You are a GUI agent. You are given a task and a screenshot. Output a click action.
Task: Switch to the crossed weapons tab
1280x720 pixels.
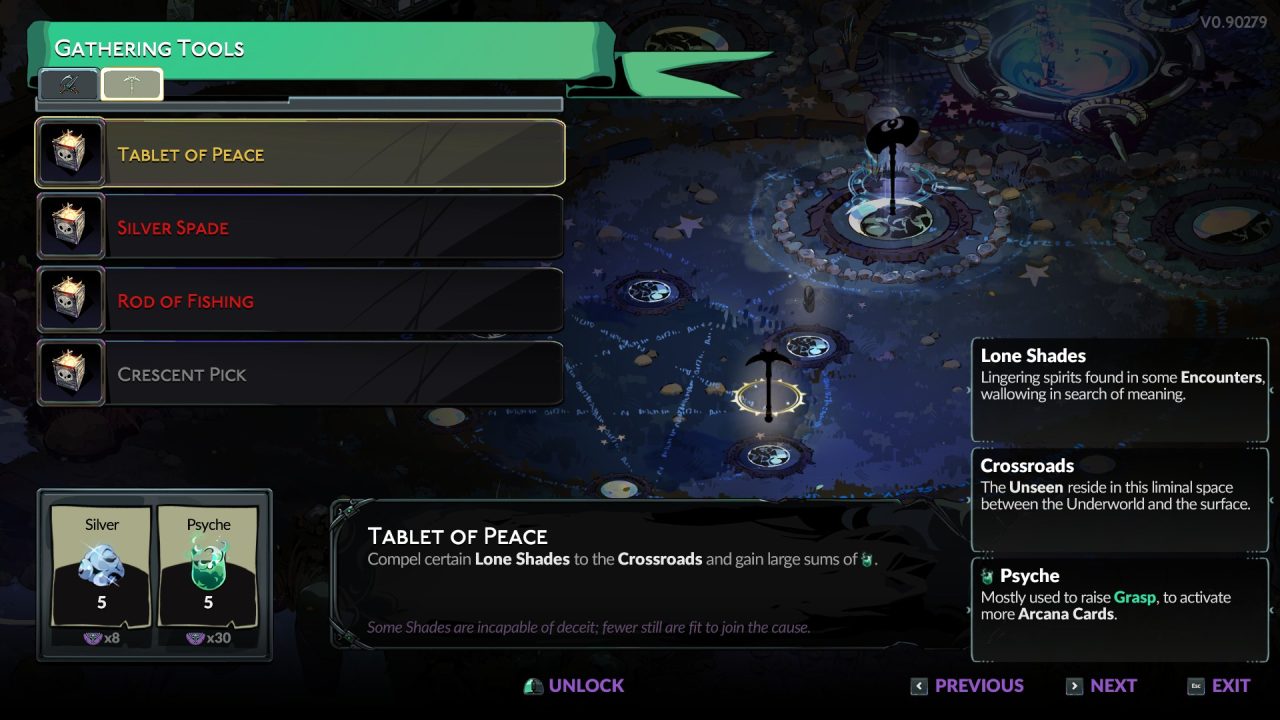[x=69, y=85]
